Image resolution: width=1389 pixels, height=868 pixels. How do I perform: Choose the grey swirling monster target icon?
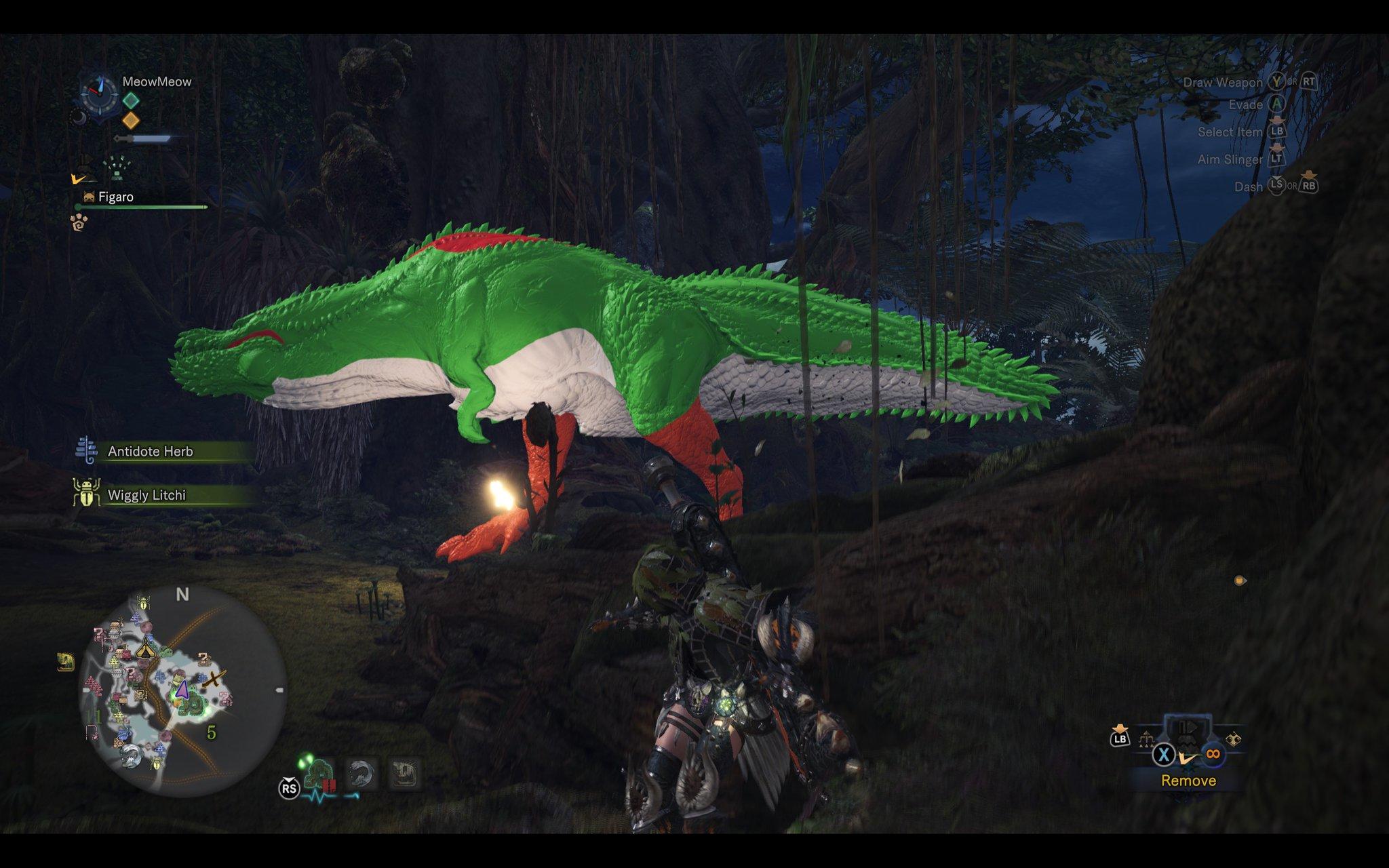pyautogui.click(x=362, y=772)
